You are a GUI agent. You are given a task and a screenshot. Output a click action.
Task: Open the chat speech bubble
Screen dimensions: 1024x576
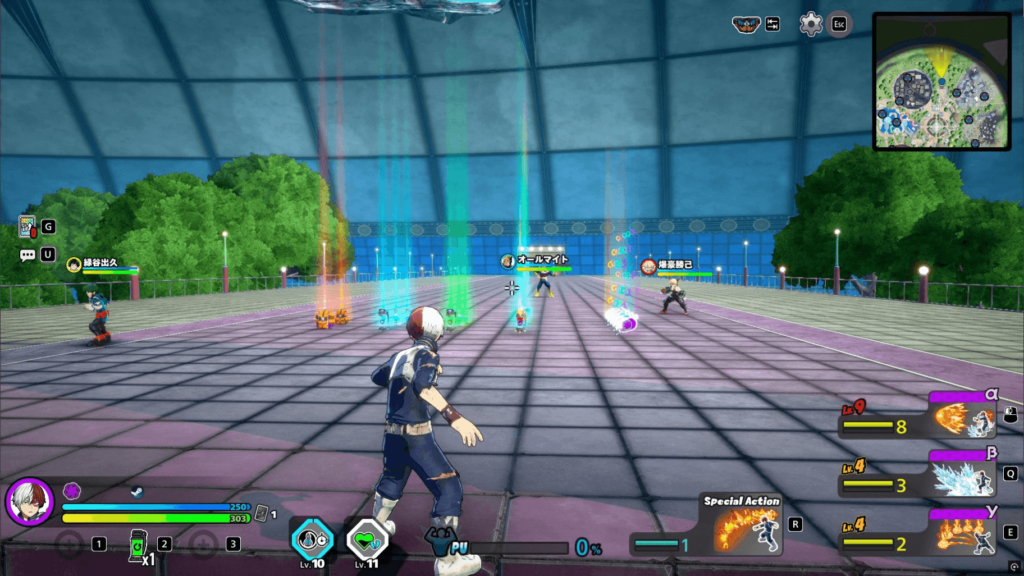coord(28,255)
